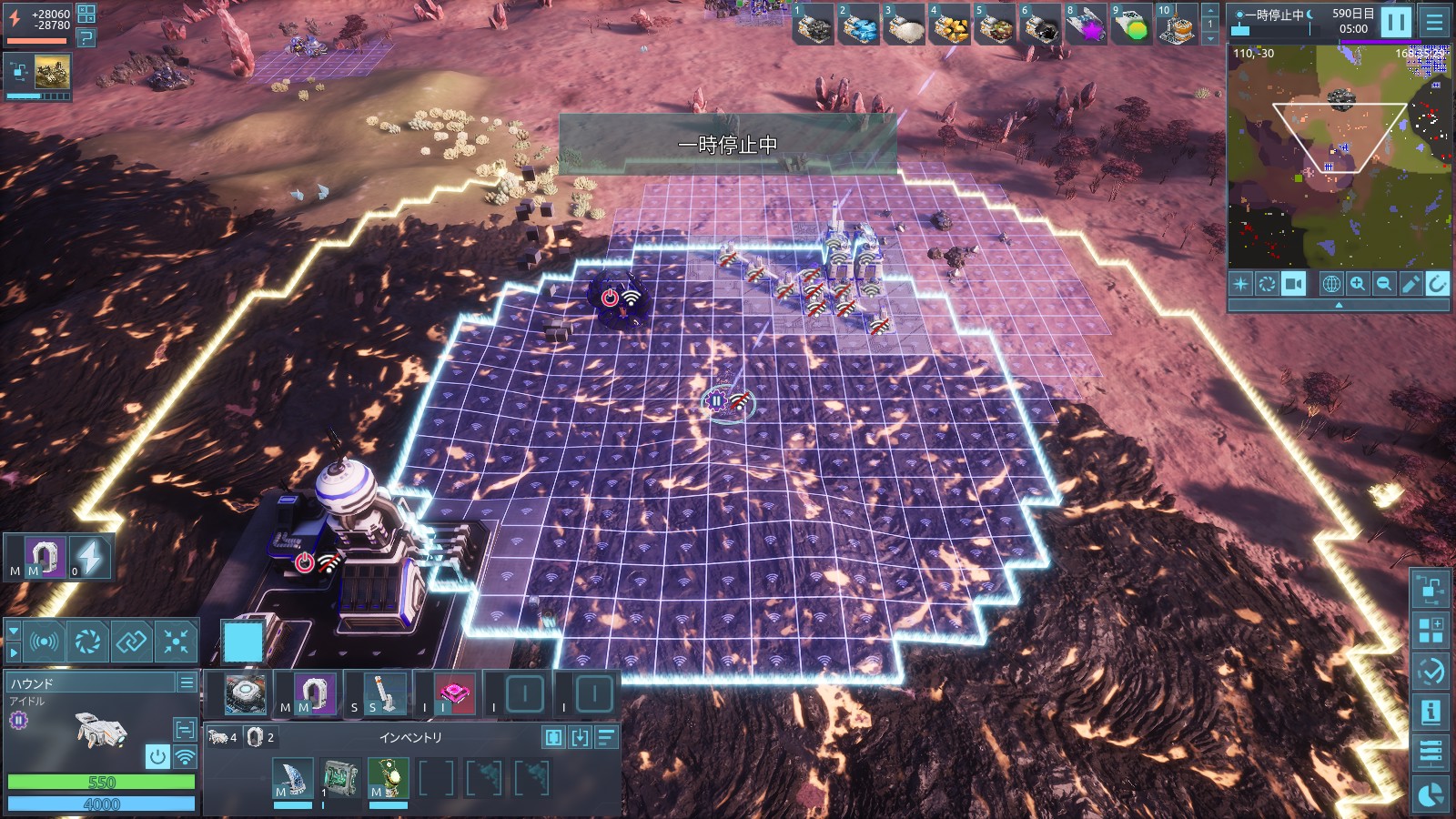
Task: Select the minimap pencil draw tool
Action: click(x=1410, y=284)
